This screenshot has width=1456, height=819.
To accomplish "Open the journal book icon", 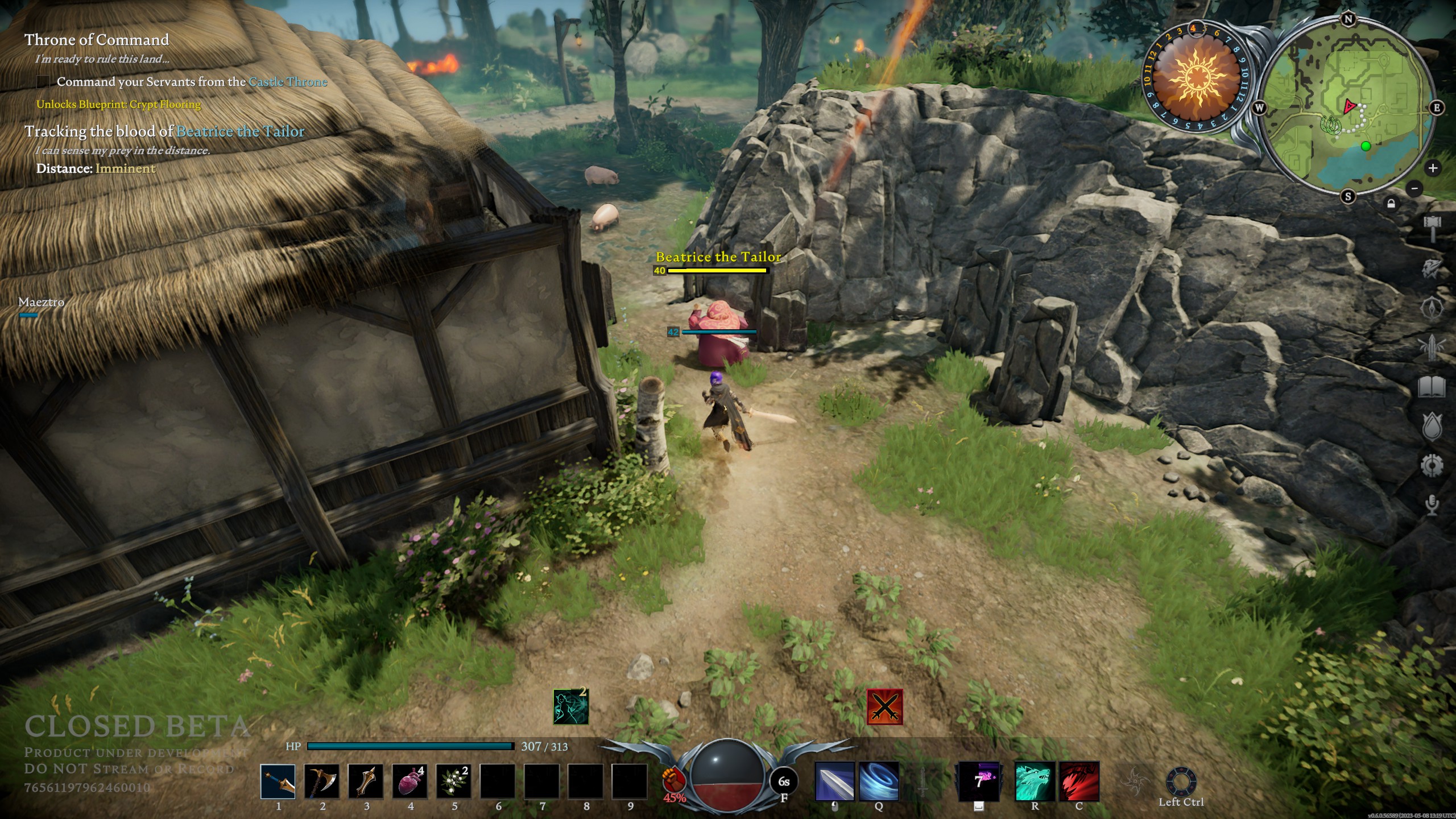I will [1432, 387].
